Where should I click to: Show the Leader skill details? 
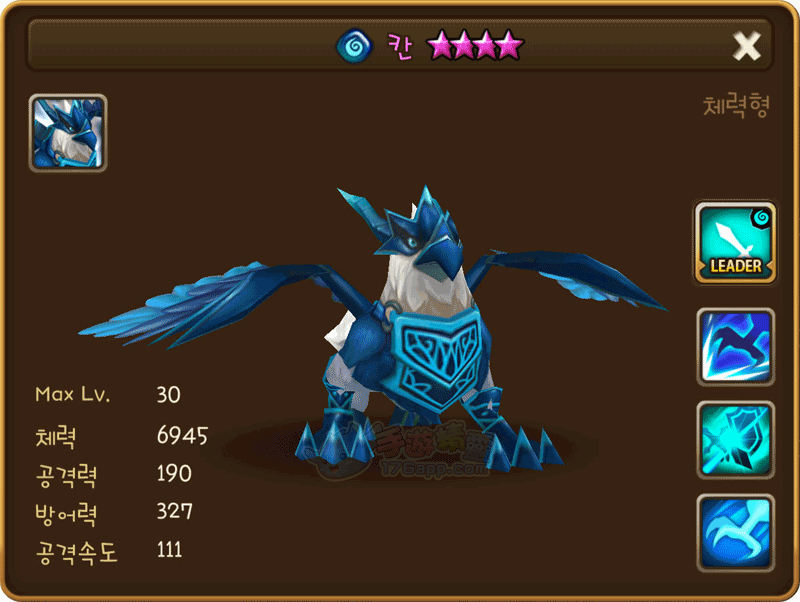click(735, 242)
